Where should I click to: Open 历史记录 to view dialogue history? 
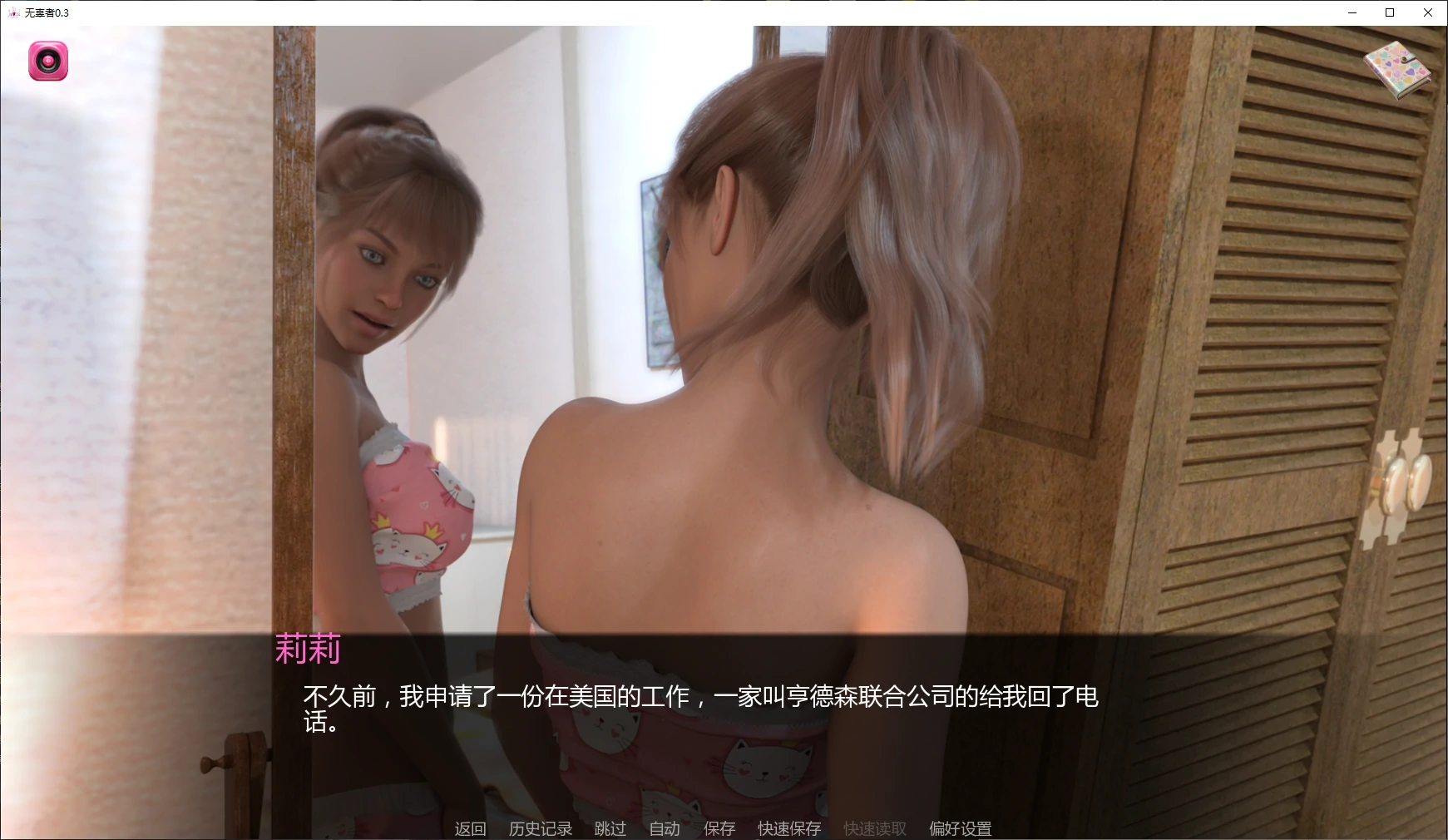[x=539, y=828]
